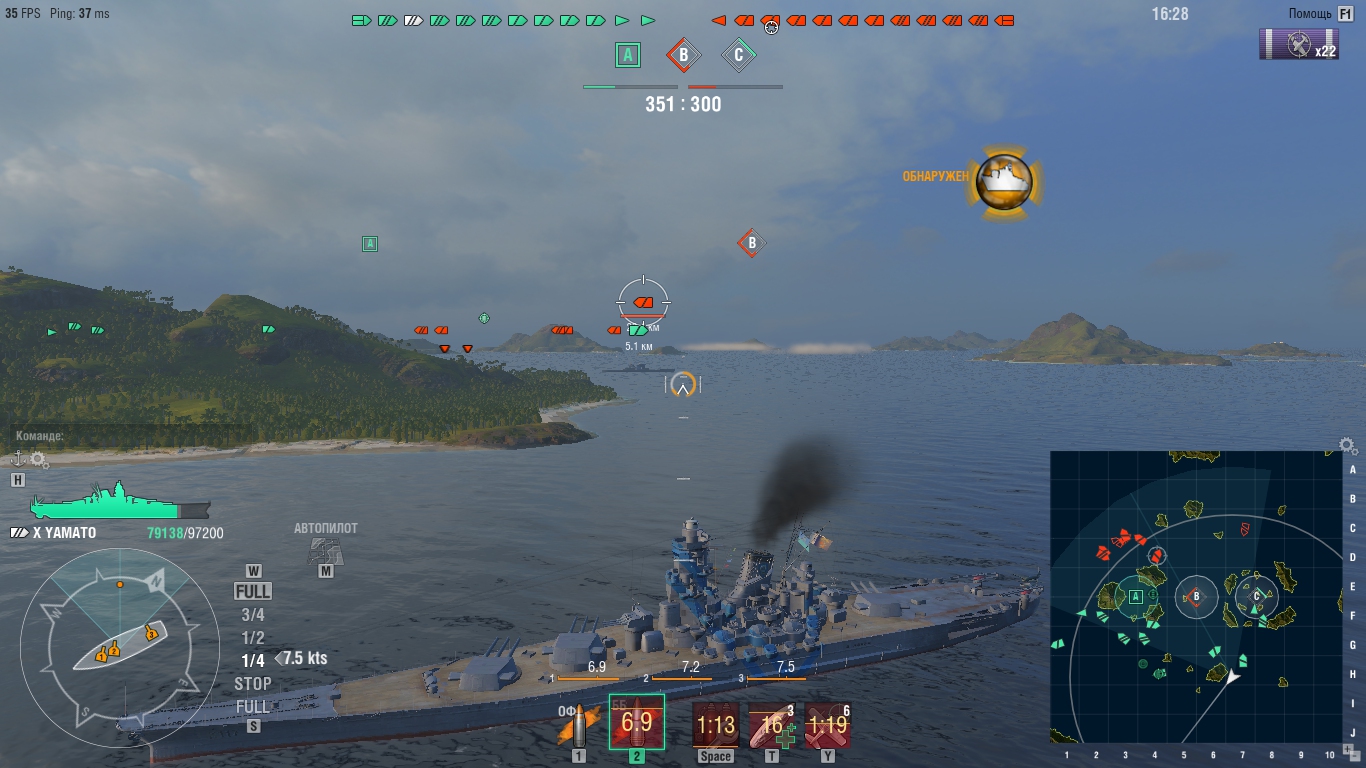Set the throttle to 1/2 speed
Image resolution: width=1366 pixels, height=768 pixels.
(x=253, y=638)
